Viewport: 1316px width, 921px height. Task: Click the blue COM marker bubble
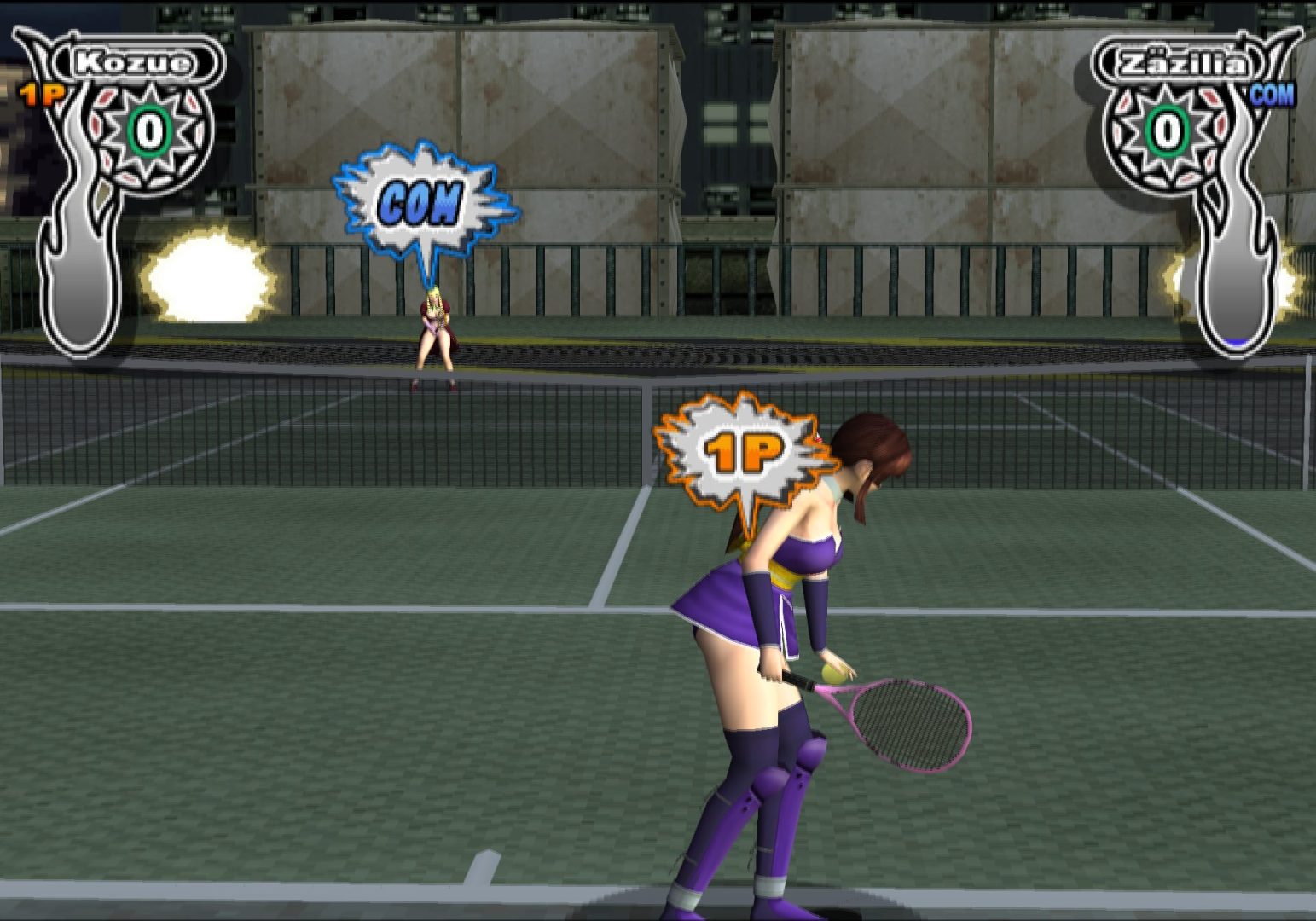[x=420, y=204]
